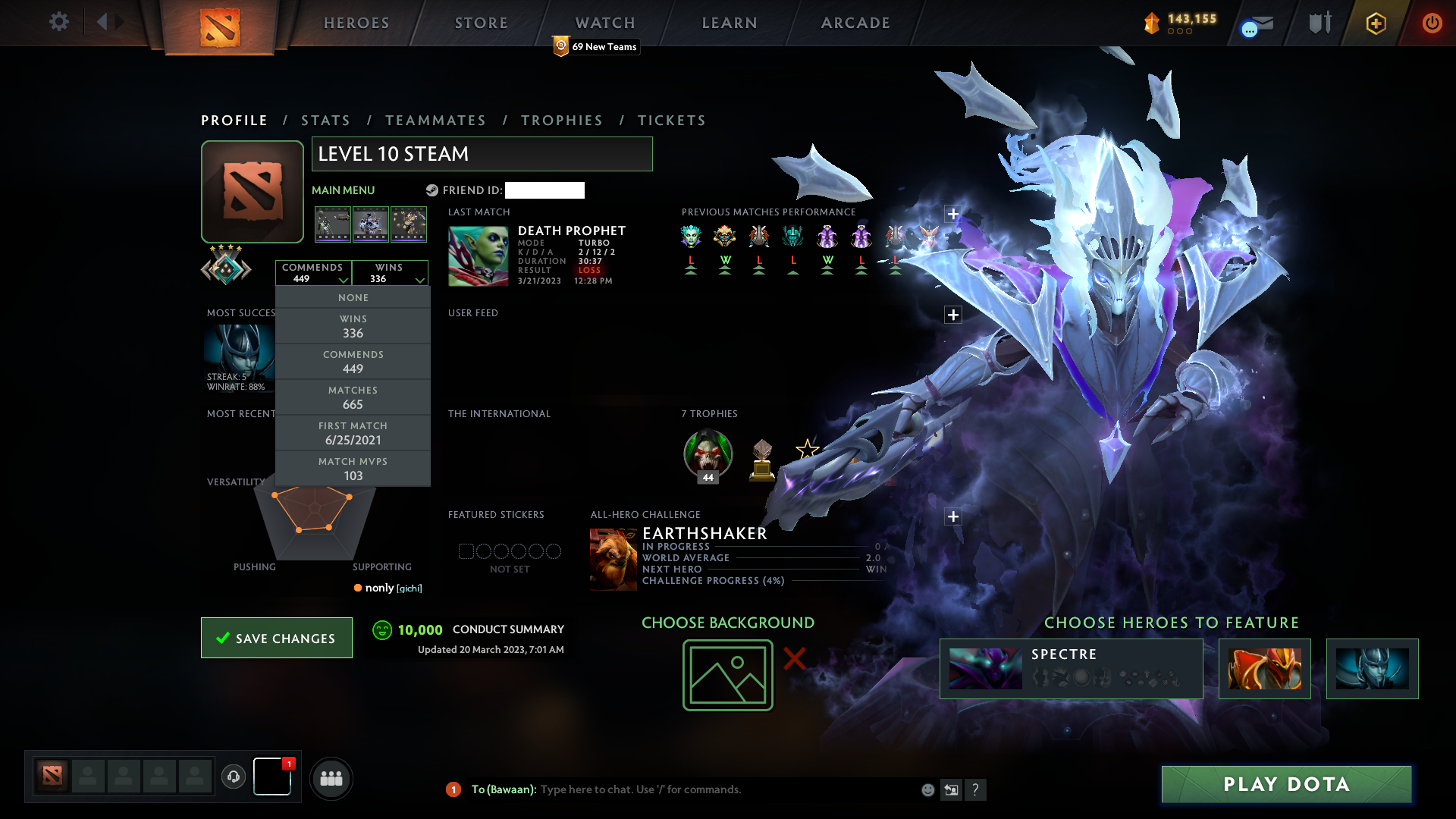Select the WINS 336 stat option
The image size is (1456, 819).
353,325
